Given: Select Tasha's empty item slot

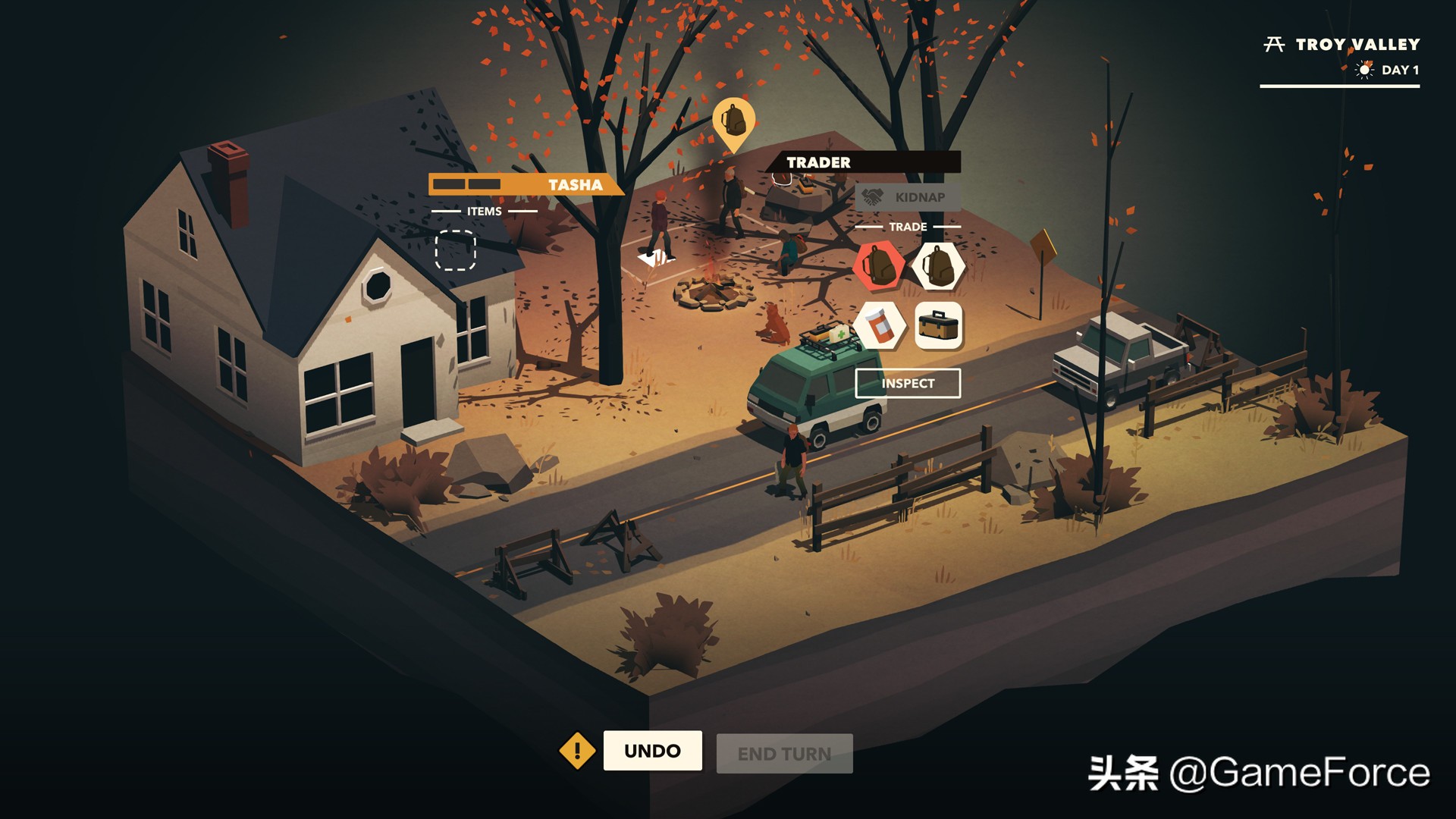Looking at the screenshot, I should coord(455,250).
